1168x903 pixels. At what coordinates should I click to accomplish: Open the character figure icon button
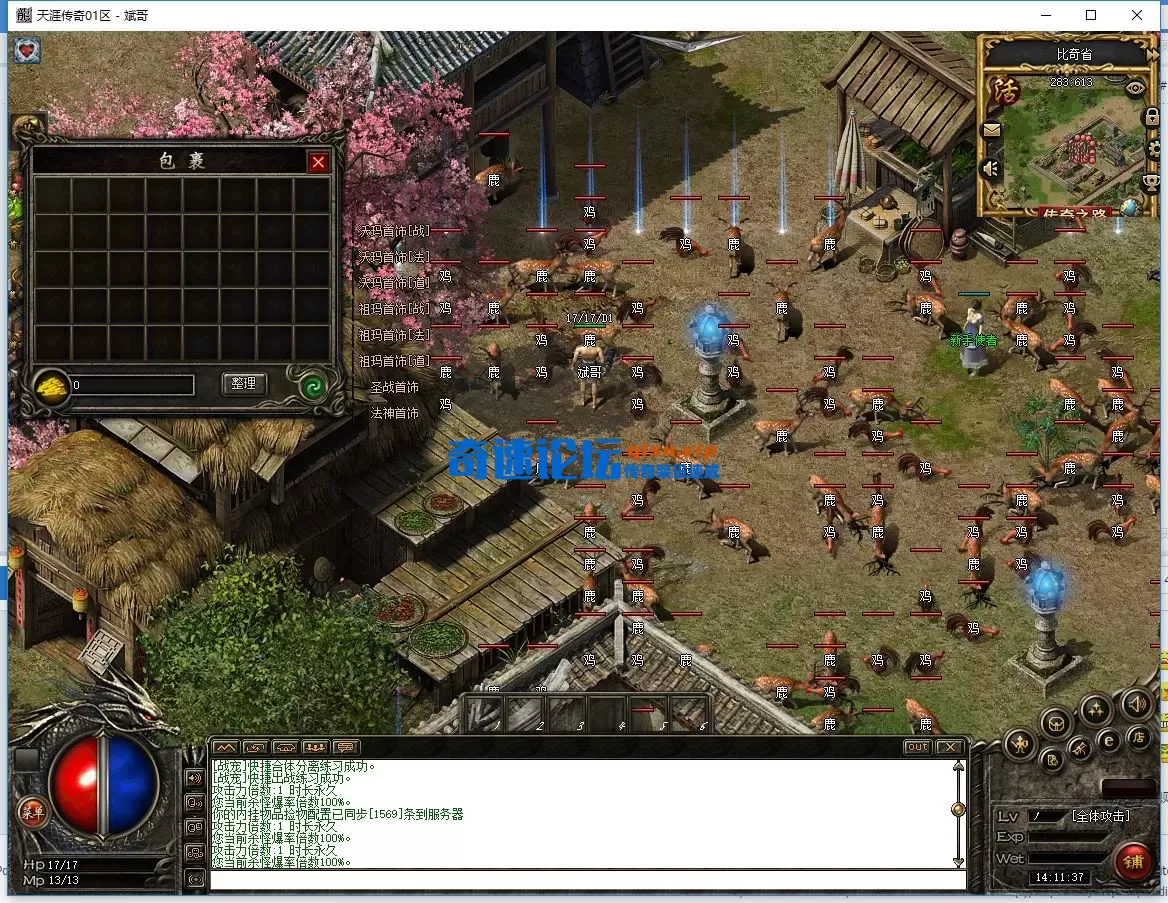[x=1019, y=743]
